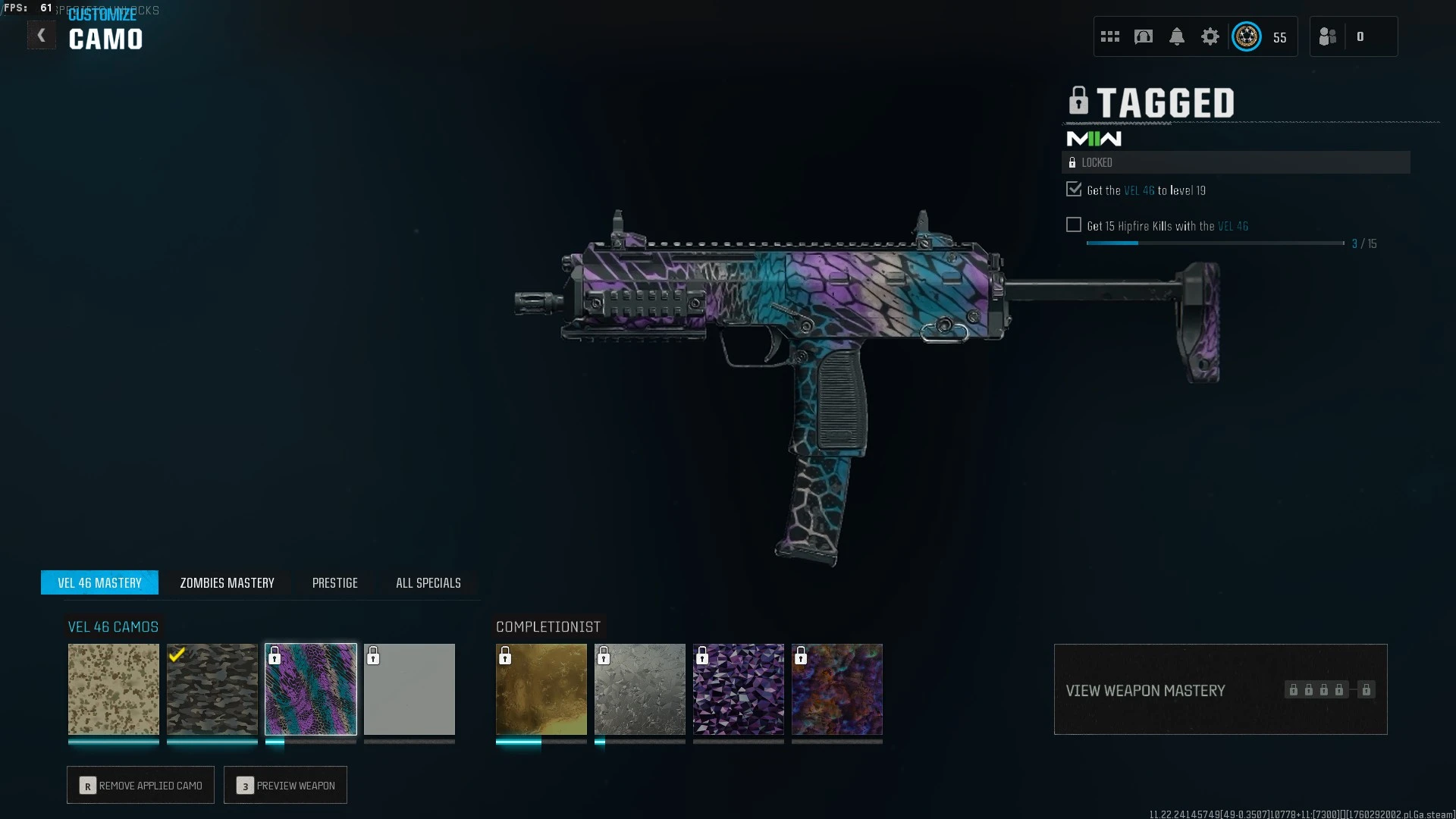The height and width of the screenshot is (819, 1456).
Task: Open the social party icon
Action: click(x=1328, y=36)
